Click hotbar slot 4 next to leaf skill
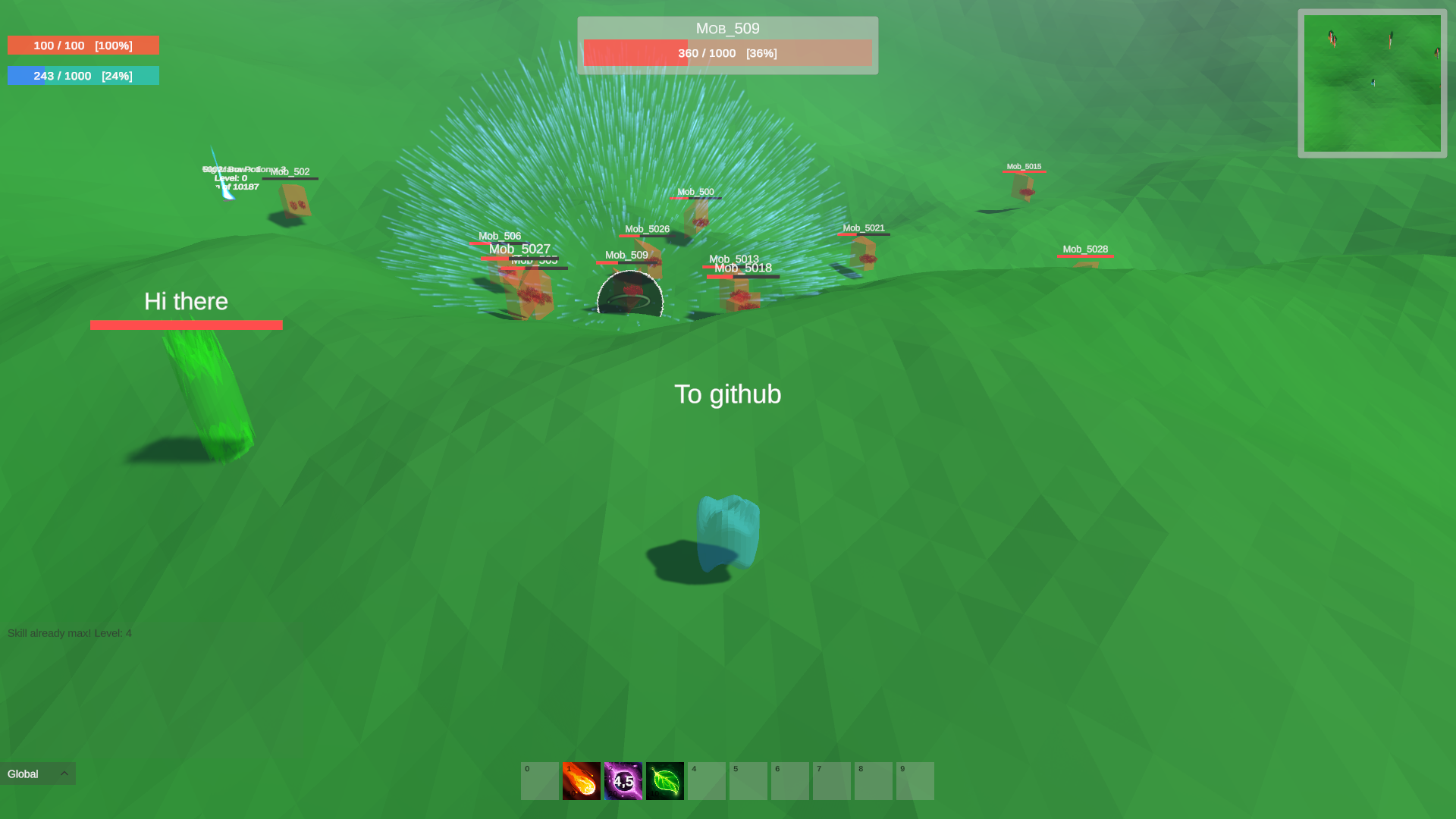The height and width of the screenshot is (819, 1456). tap(706, 780)
